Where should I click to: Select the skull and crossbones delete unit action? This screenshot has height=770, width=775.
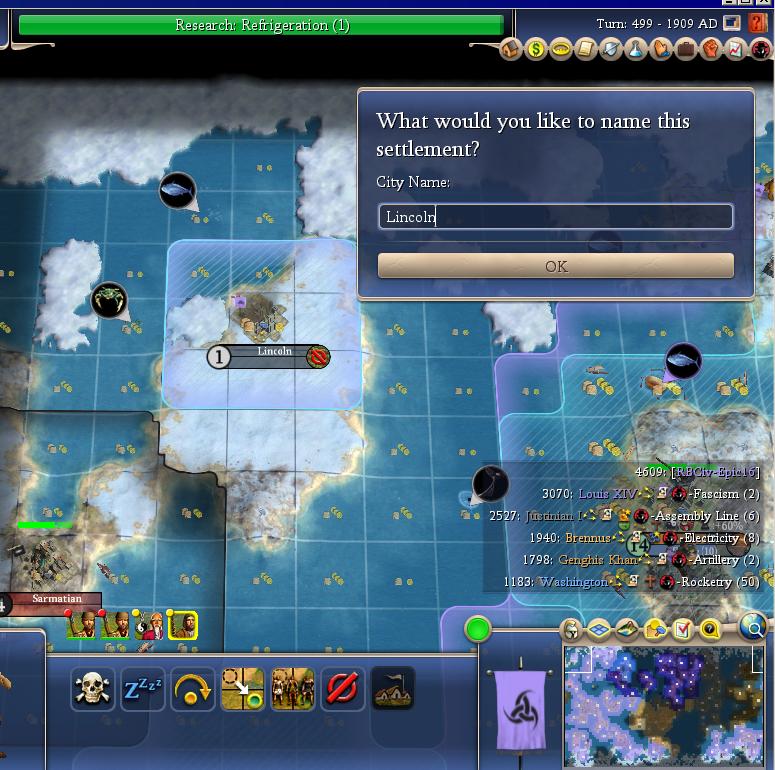pos(92,689)
